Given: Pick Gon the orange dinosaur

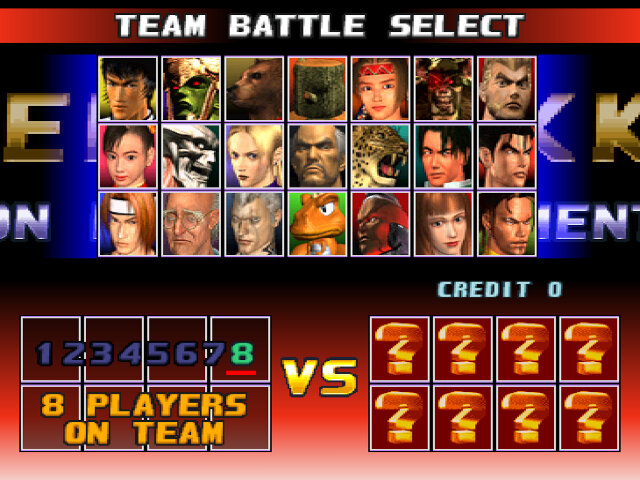Looking at the screenshot, I should [x=317, y=222].
